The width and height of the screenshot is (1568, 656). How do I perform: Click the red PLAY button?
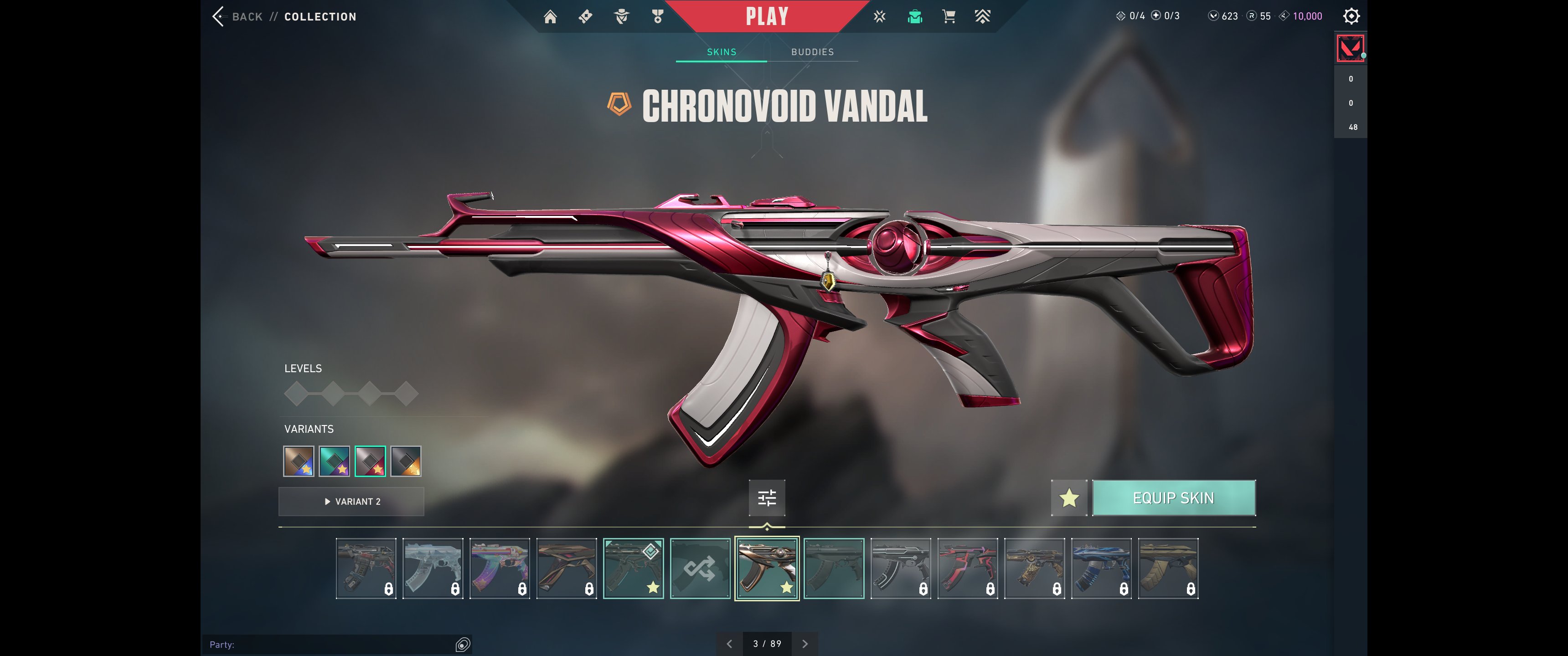coord(766,16)
